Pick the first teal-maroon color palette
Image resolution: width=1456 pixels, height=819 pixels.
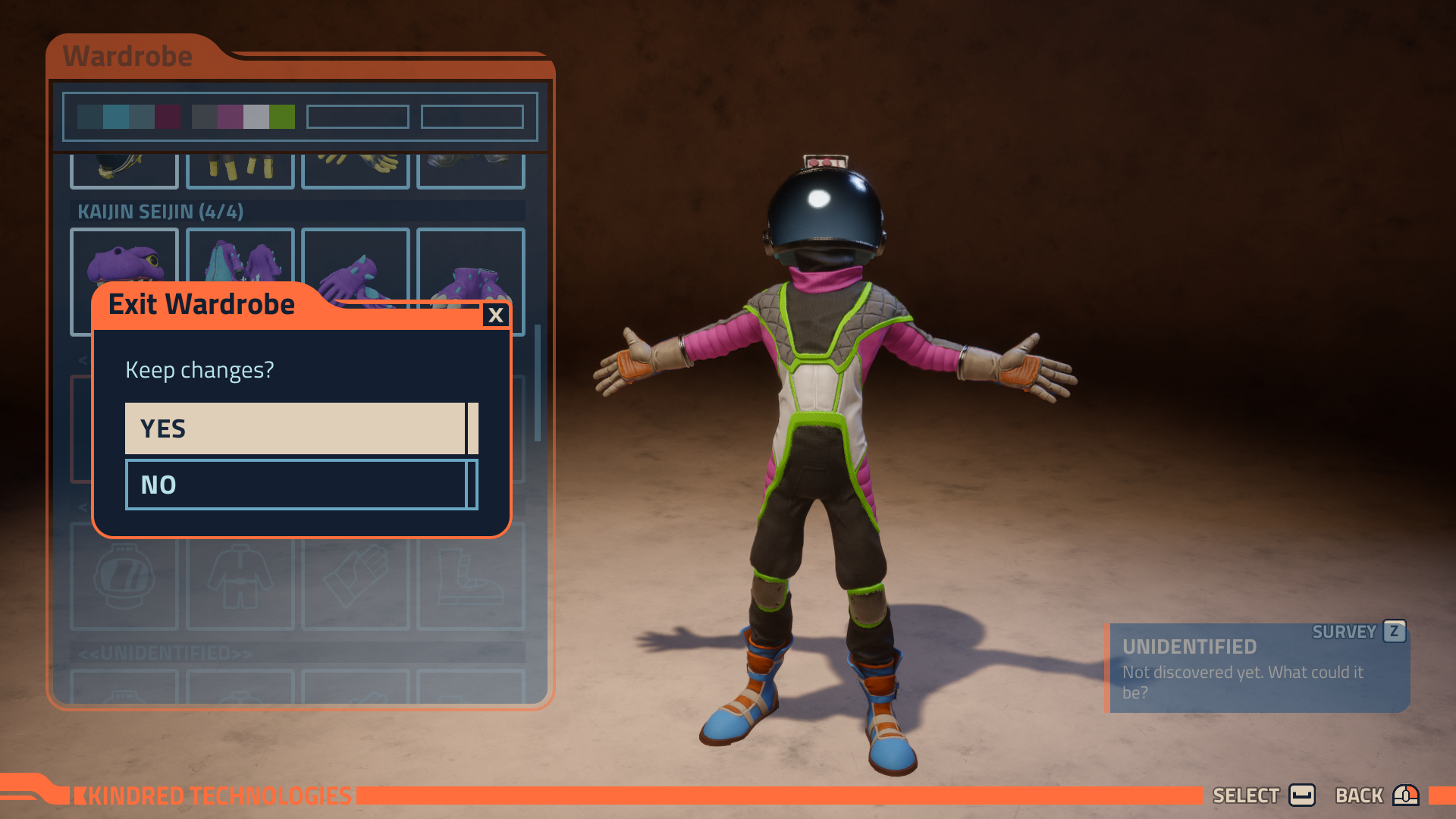[x=128, y=117]
